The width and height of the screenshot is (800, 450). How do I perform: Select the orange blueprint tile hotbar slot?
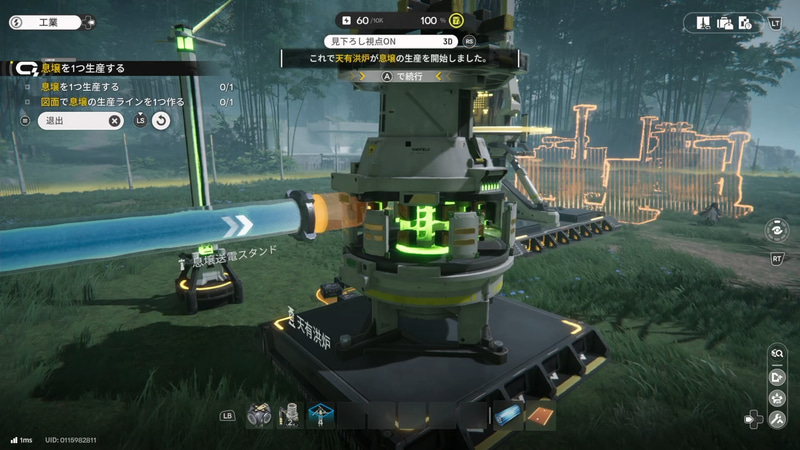(x=540, y=414)
